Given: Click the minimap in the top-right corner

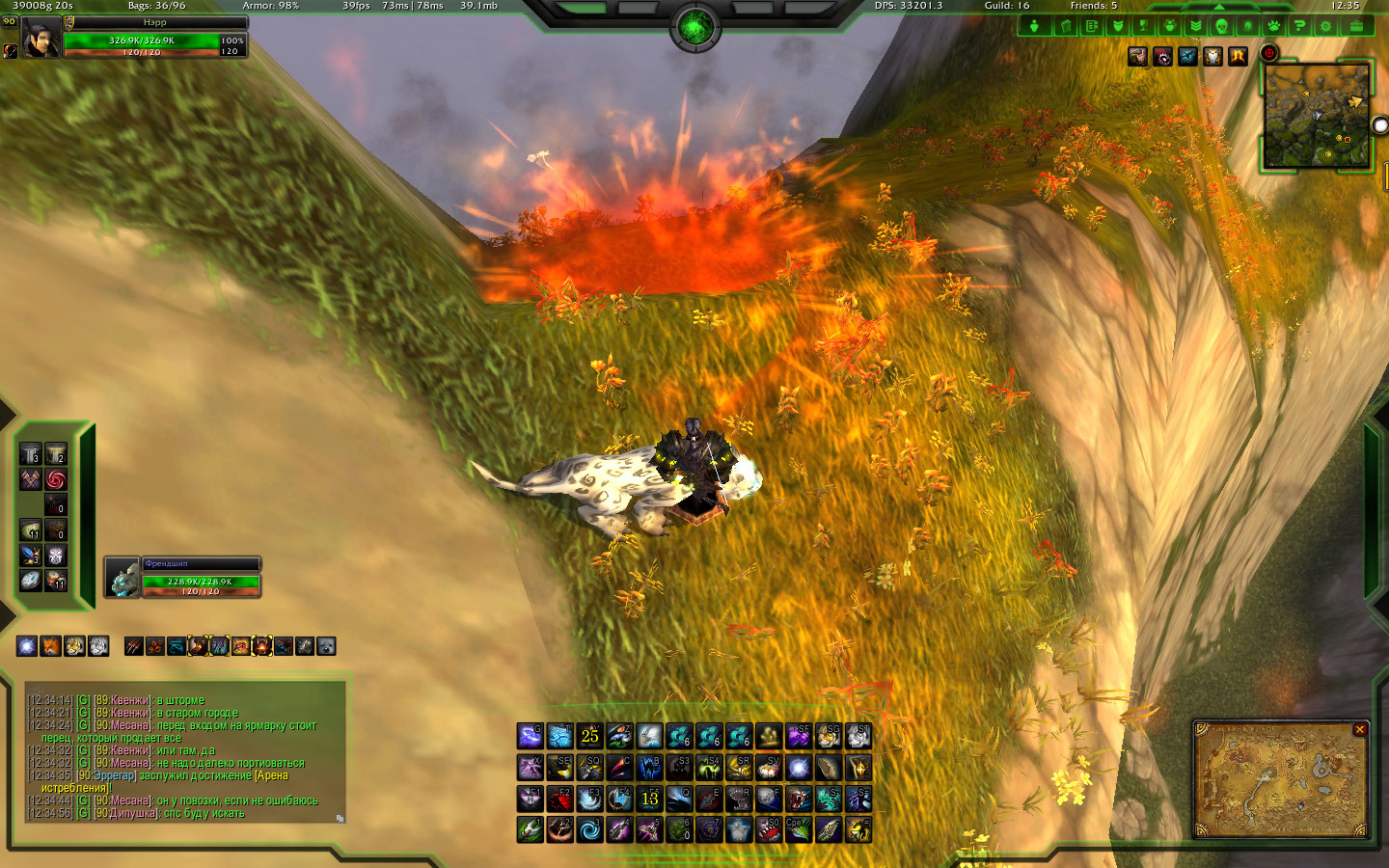Looking at the screenshot, I should tap(1315, 118).
